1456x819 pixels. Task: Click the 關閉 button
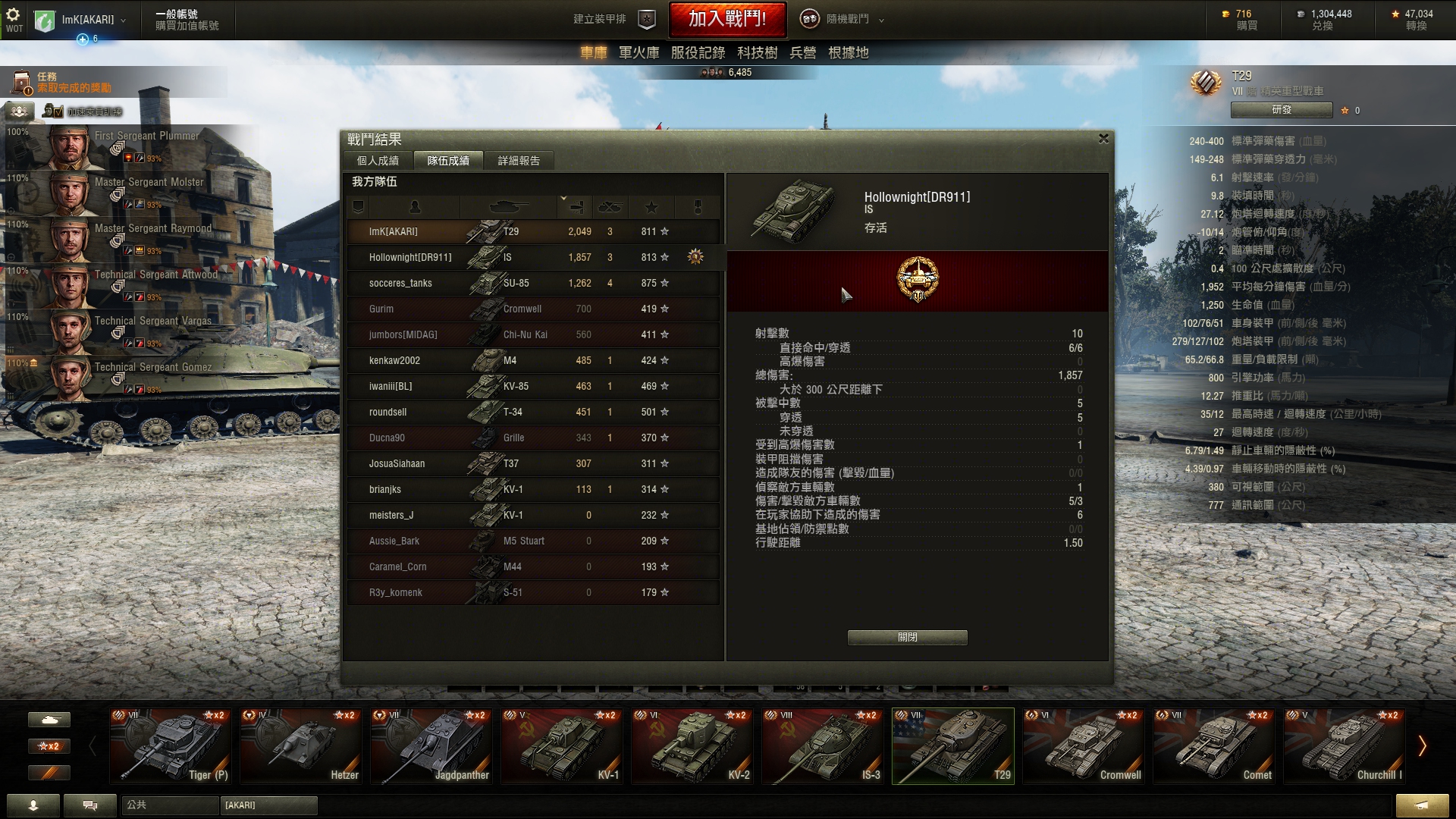[x=907, y=638]
